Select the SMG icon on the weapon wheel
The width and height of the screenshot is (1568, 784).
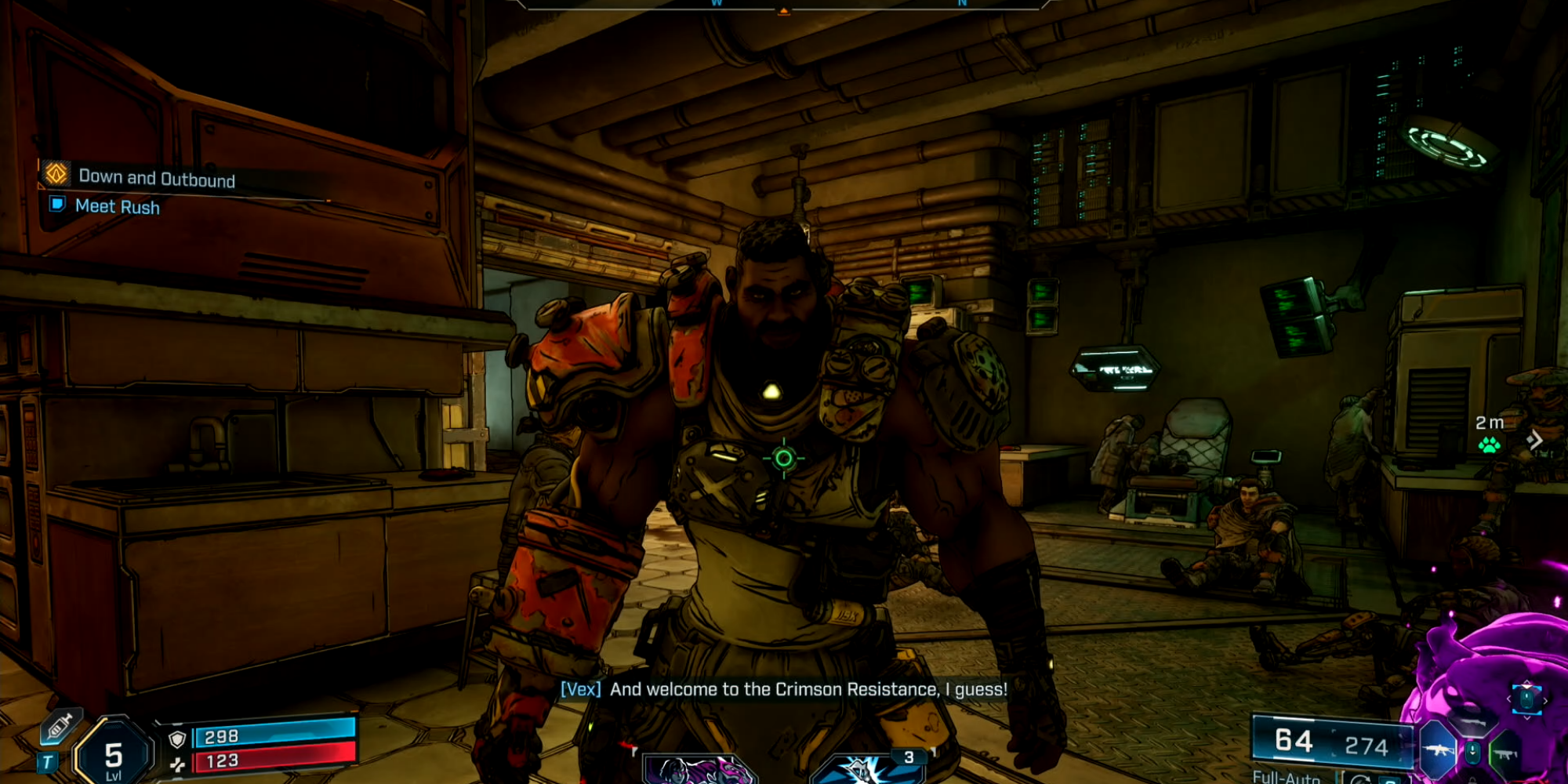(1504, 753)
